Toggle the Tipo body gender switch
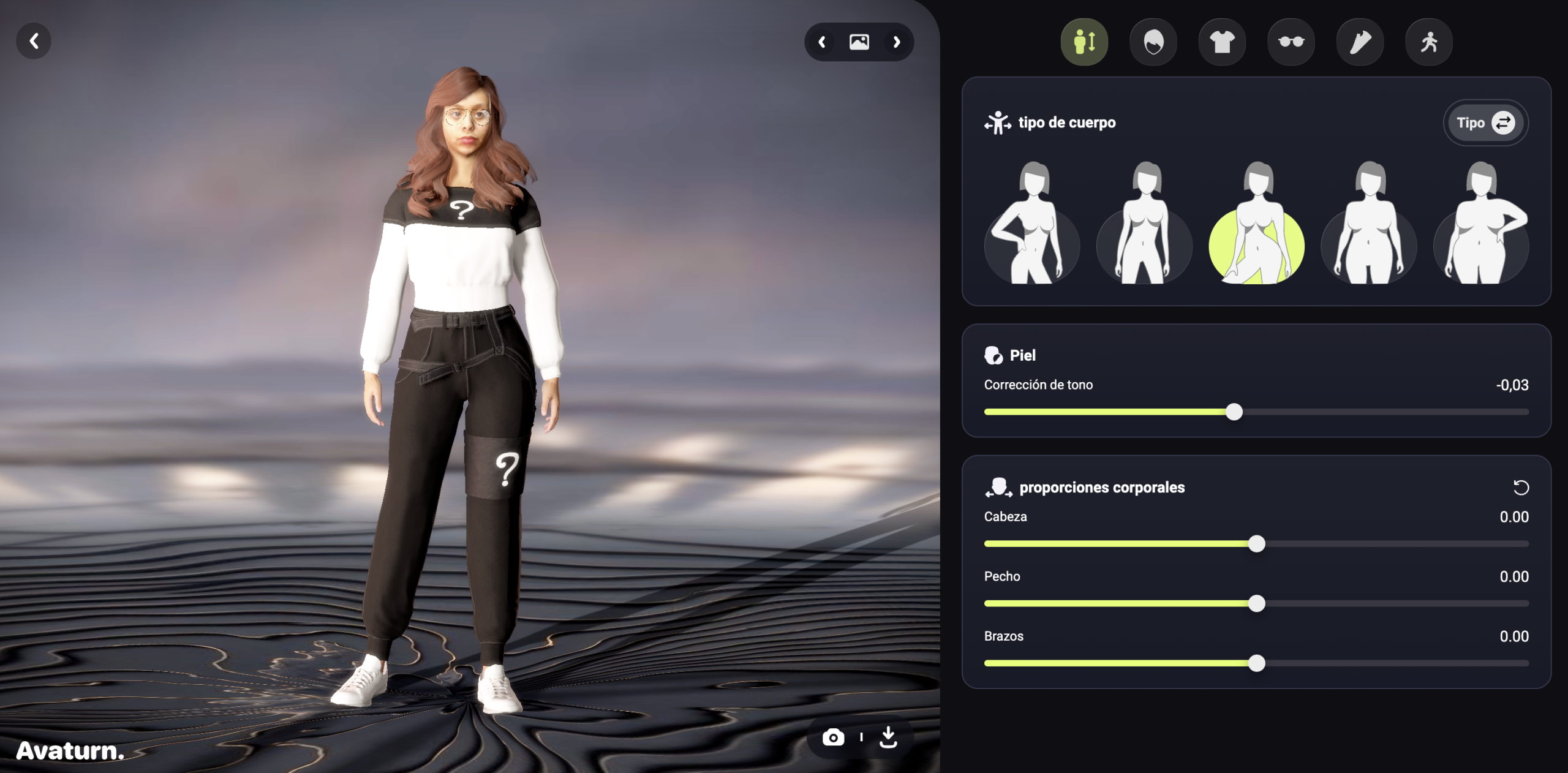Image resolution: width=1568 pixels, height=773 pixels. [x=1485, y=123]
